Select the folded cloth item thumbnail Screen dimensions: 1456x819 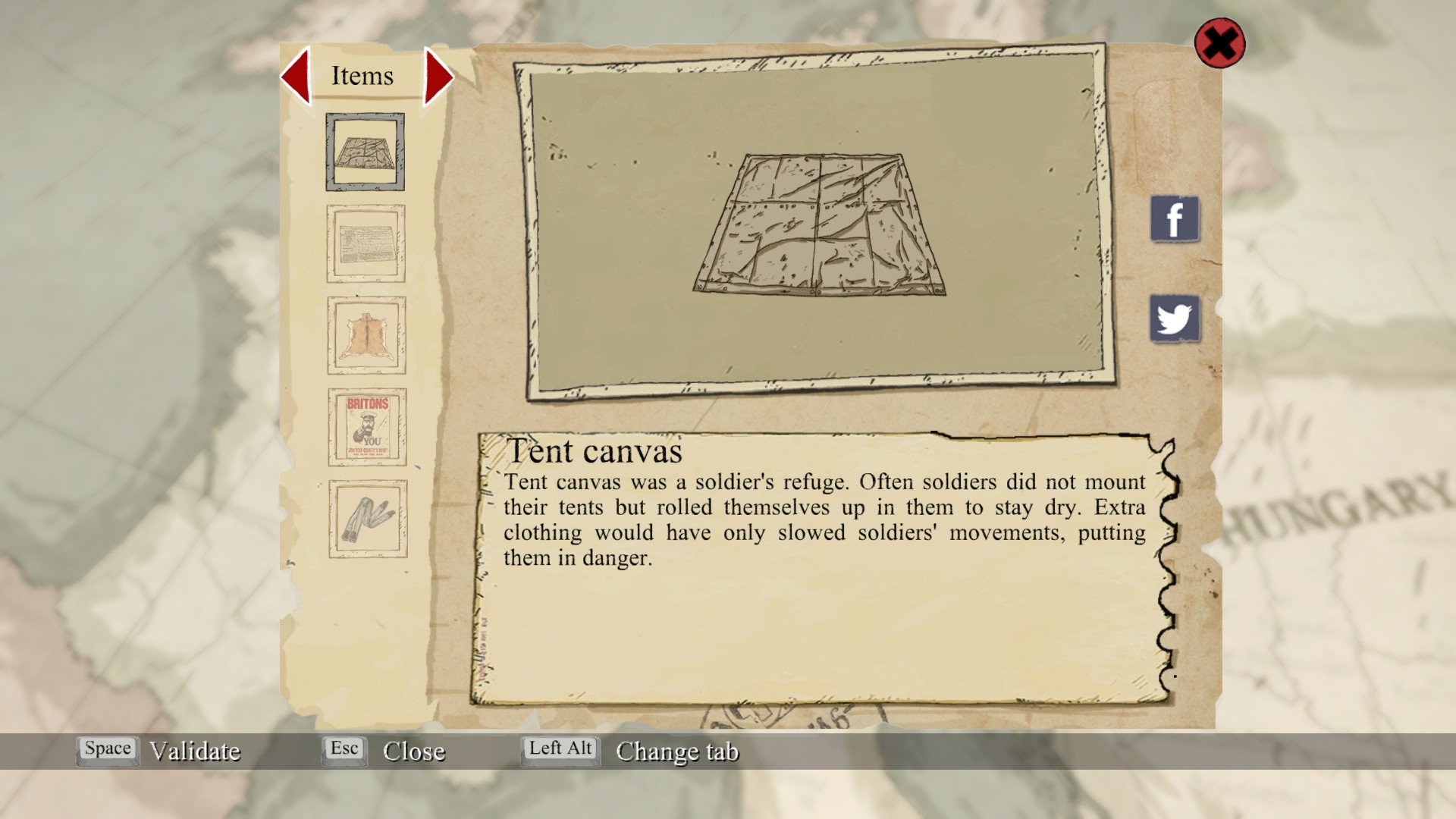click(x=368, y=519)
